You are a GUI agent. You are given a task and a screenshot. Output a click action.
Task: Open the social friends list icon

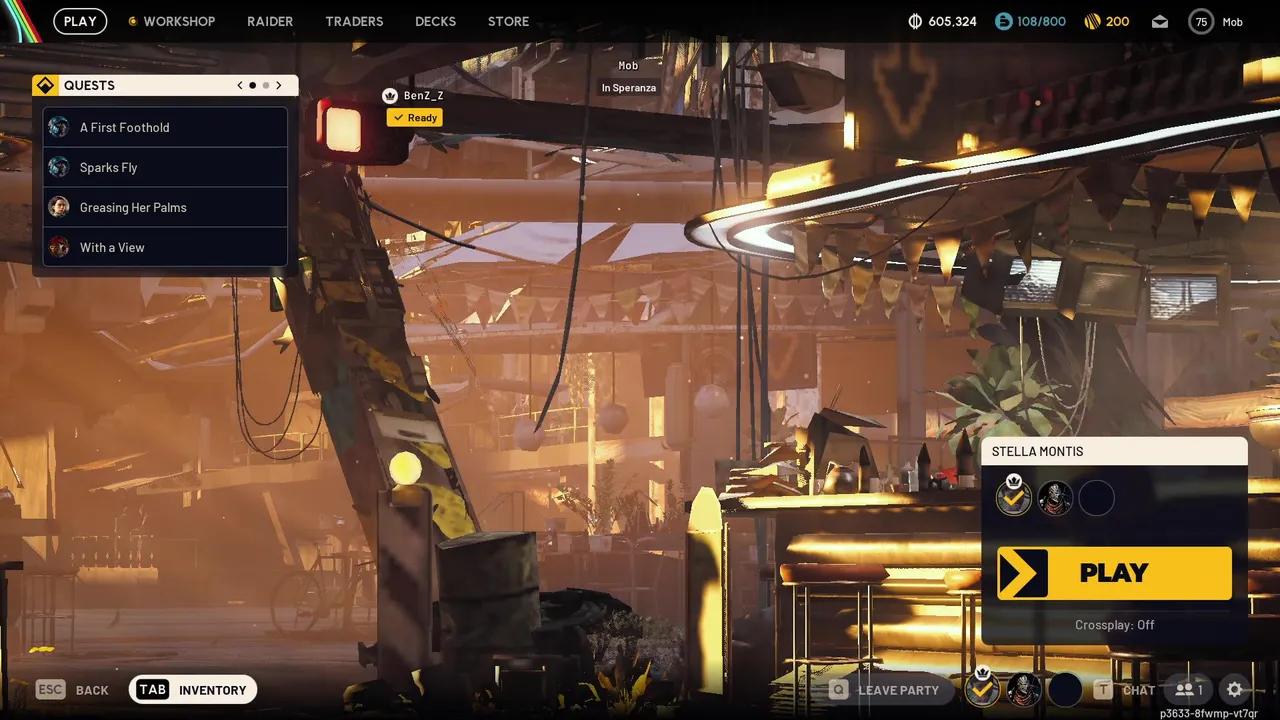[x=1189, y=689]
